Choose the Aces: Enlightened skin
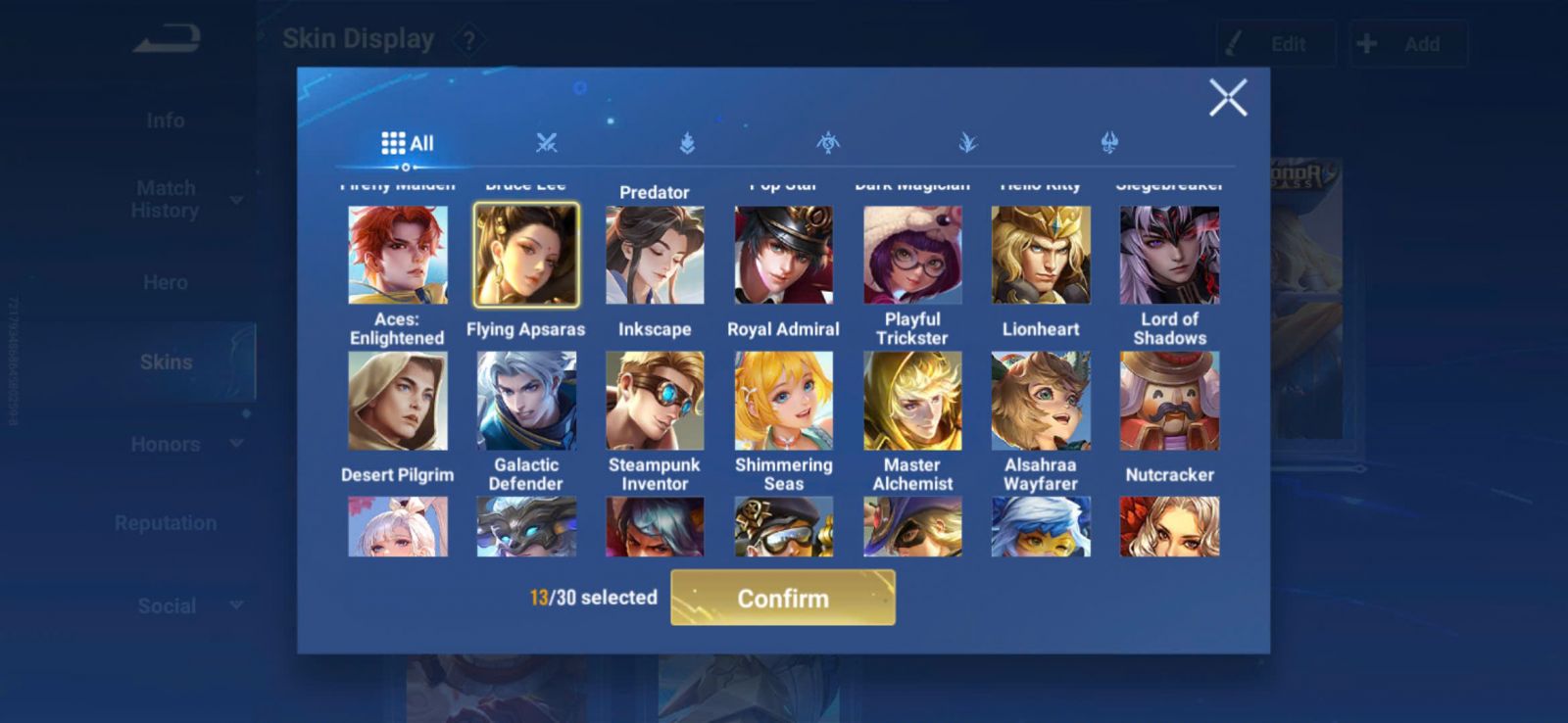The height and width of the screenshot is (723, 1568). pos(398,255)
